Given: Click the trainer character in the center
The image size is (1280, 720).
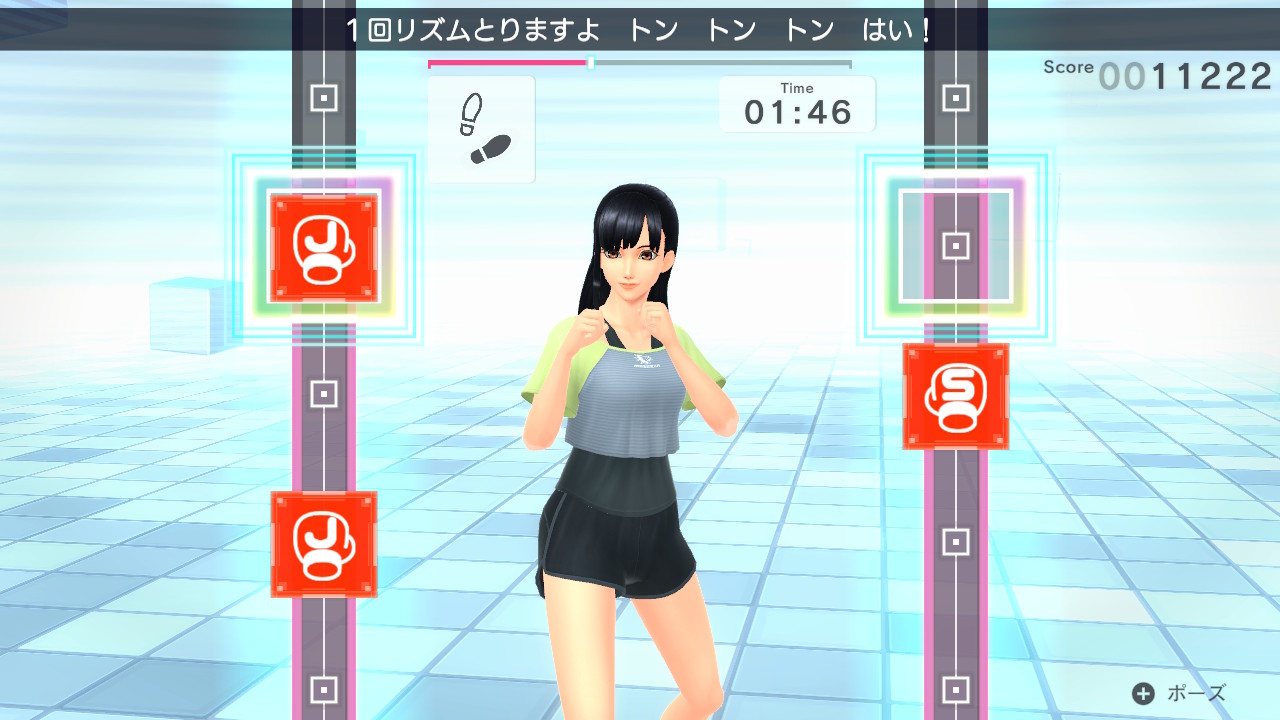Looking at the screenshot, I should (630, 400).
